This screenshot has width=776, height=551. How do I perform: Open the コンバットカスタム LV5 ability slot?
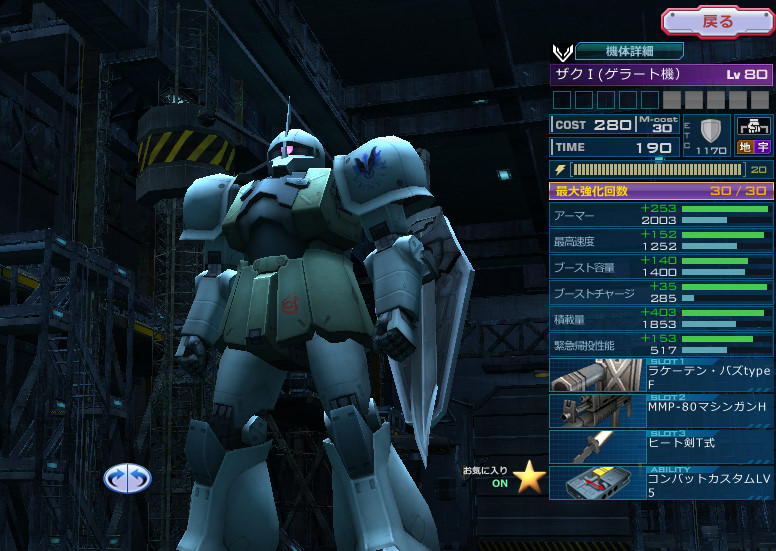pyautogui.click(x=661, y=482)
